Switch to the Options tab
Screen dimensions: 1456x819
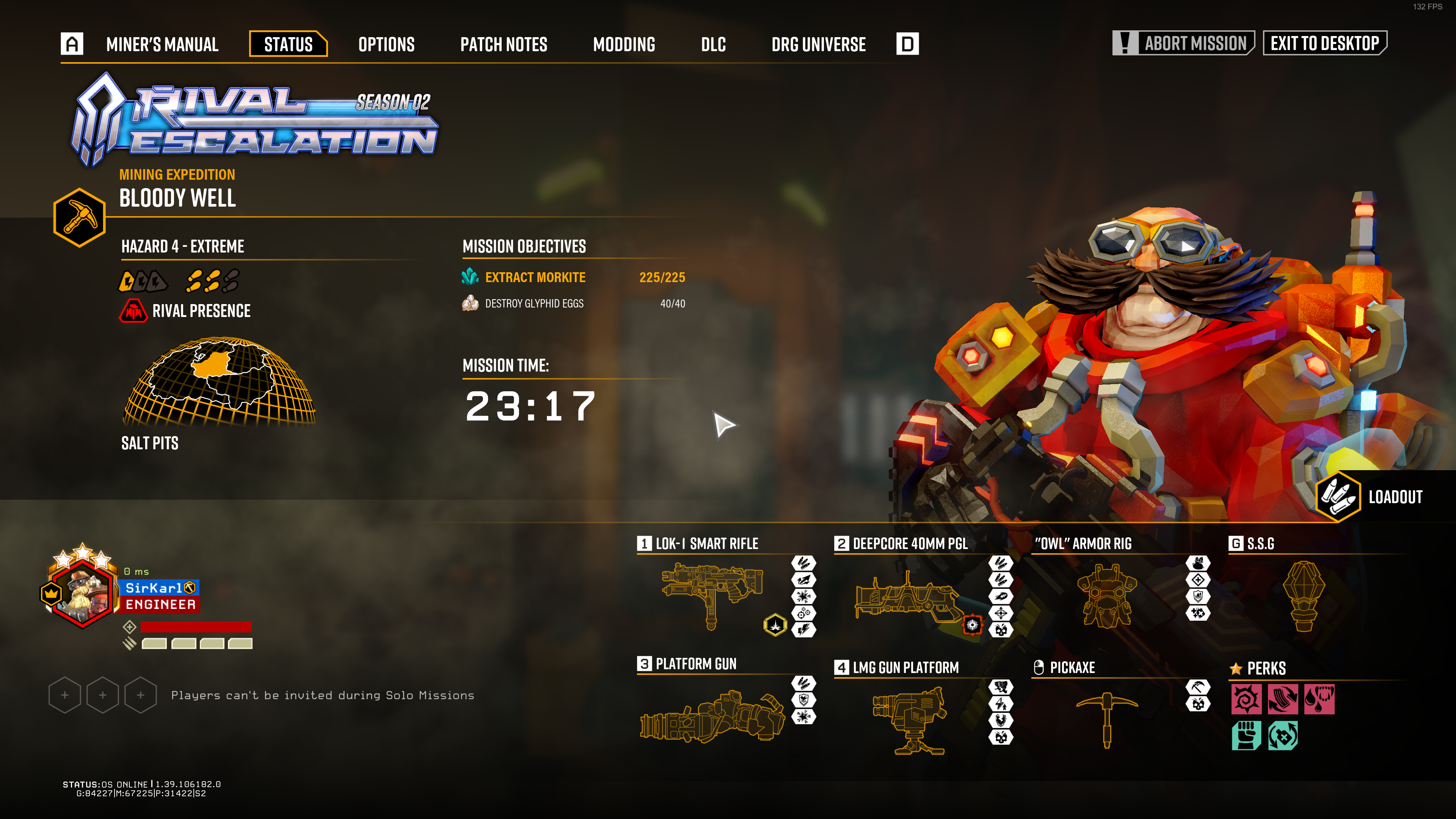point(386,44)
